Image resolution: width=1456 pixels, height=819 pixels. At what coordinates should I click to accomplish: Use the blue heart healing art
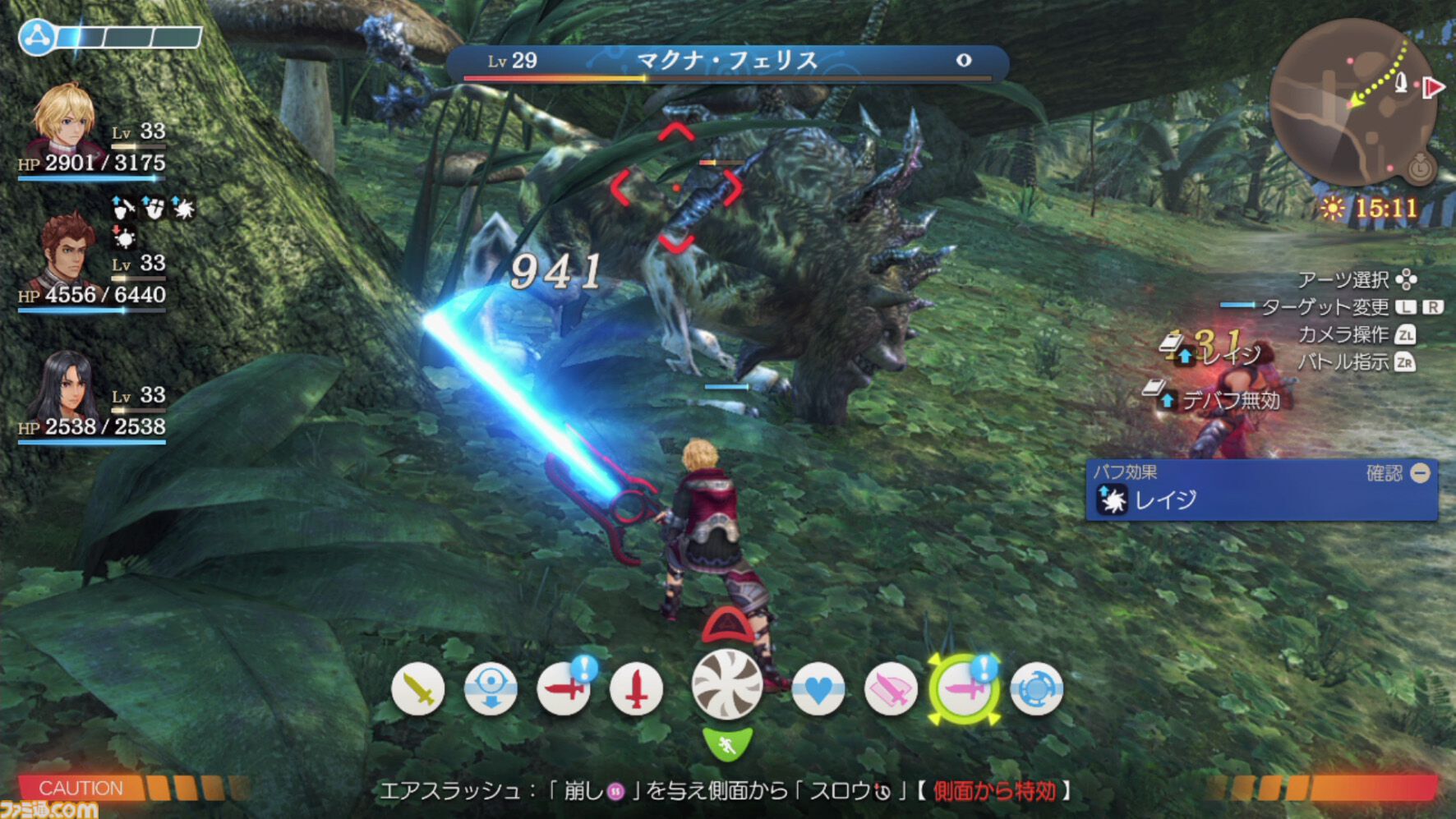[819, 690]
